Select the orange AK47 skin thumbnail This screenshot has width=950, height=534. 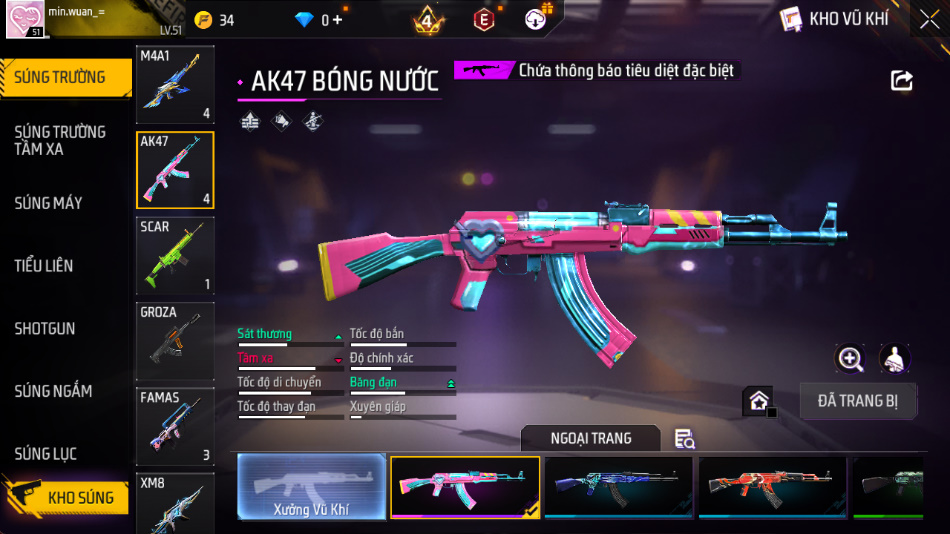(772, 488)
